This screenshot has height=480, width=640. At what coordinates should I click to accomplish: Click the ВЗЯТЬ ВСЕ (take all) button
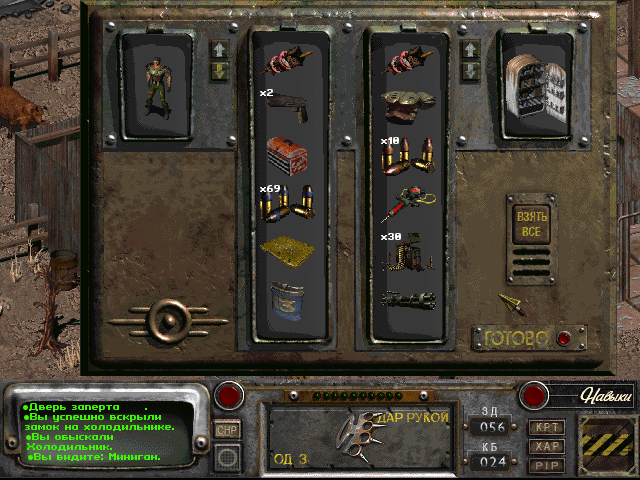pos(531,224)
